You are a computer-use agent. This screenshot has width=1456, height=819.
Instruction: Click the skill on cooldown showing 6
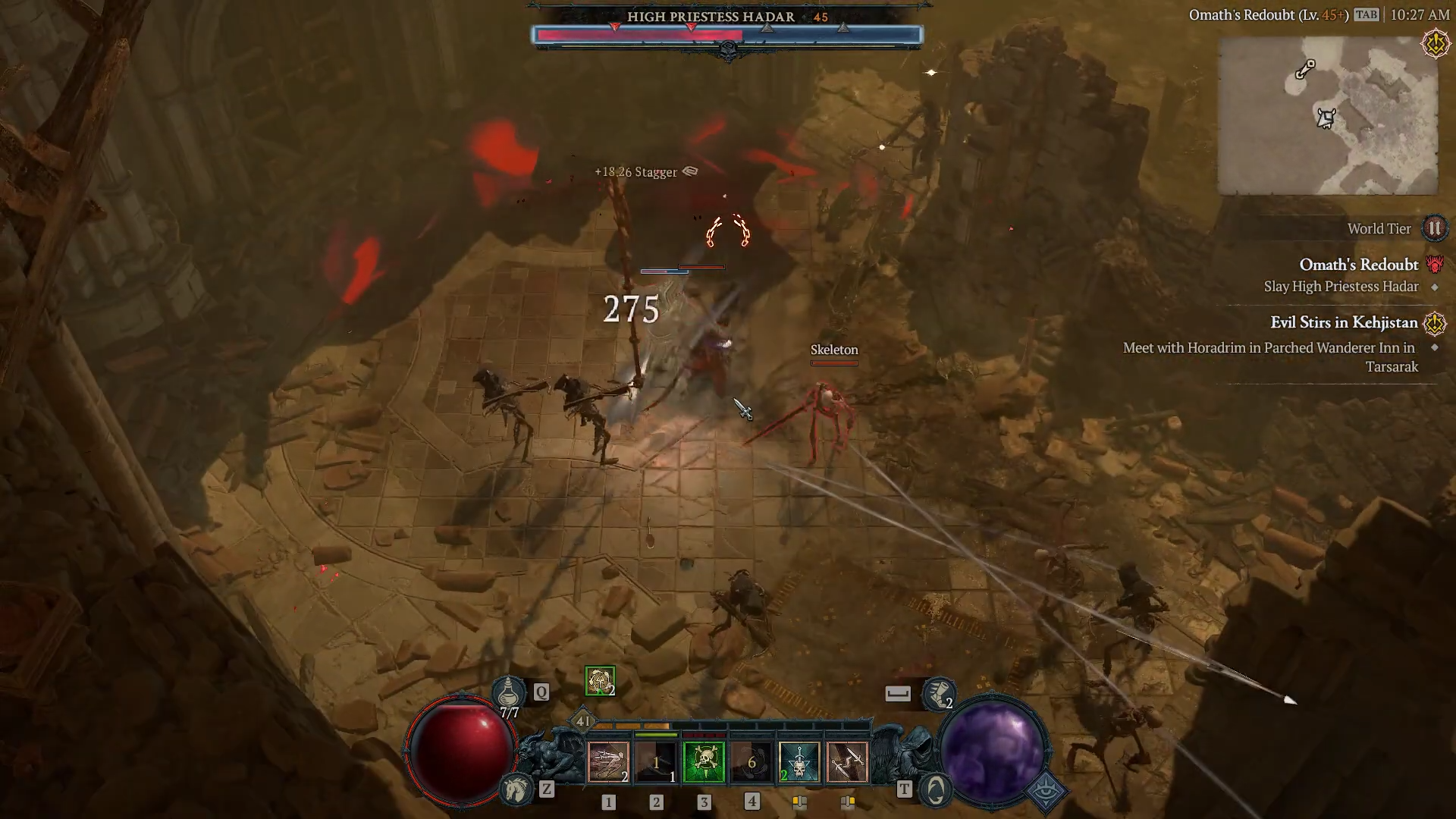point(752,761)
